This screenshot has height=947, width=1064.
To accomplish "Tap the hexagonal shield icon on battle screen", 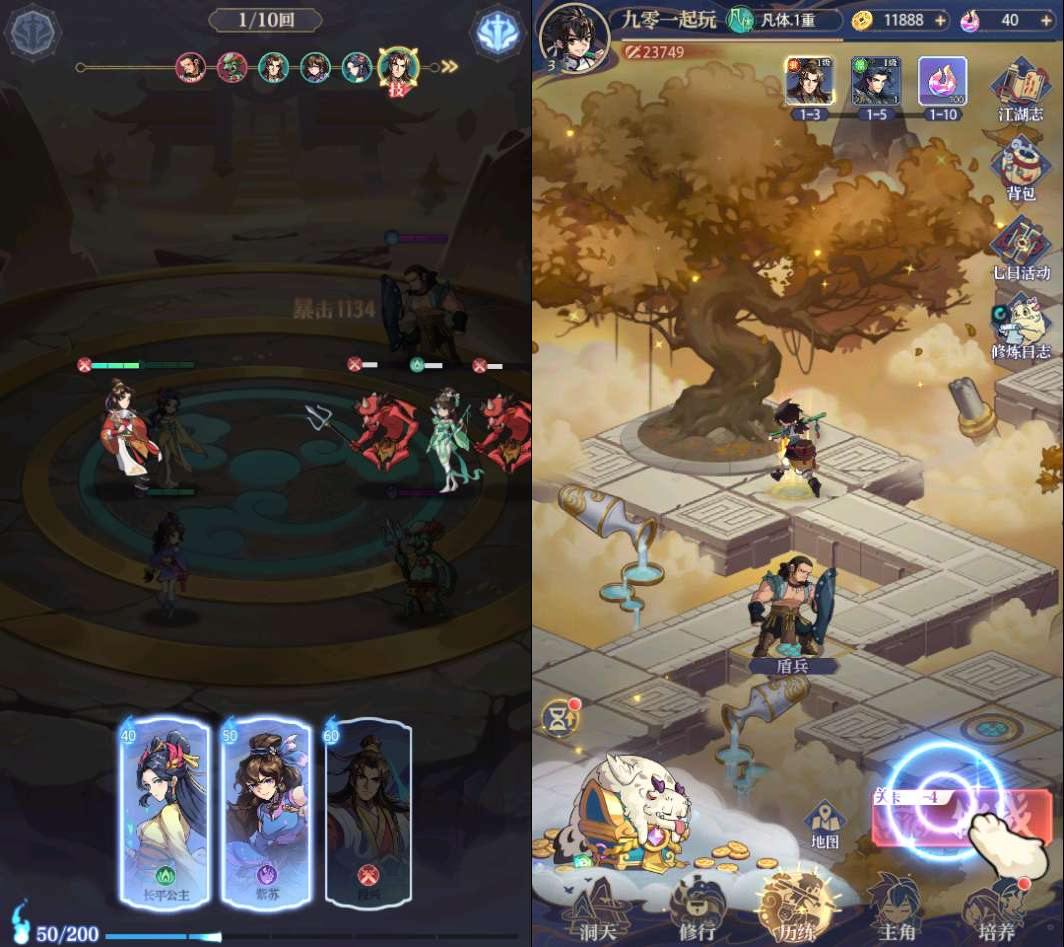I will click(x=31, y=32).
